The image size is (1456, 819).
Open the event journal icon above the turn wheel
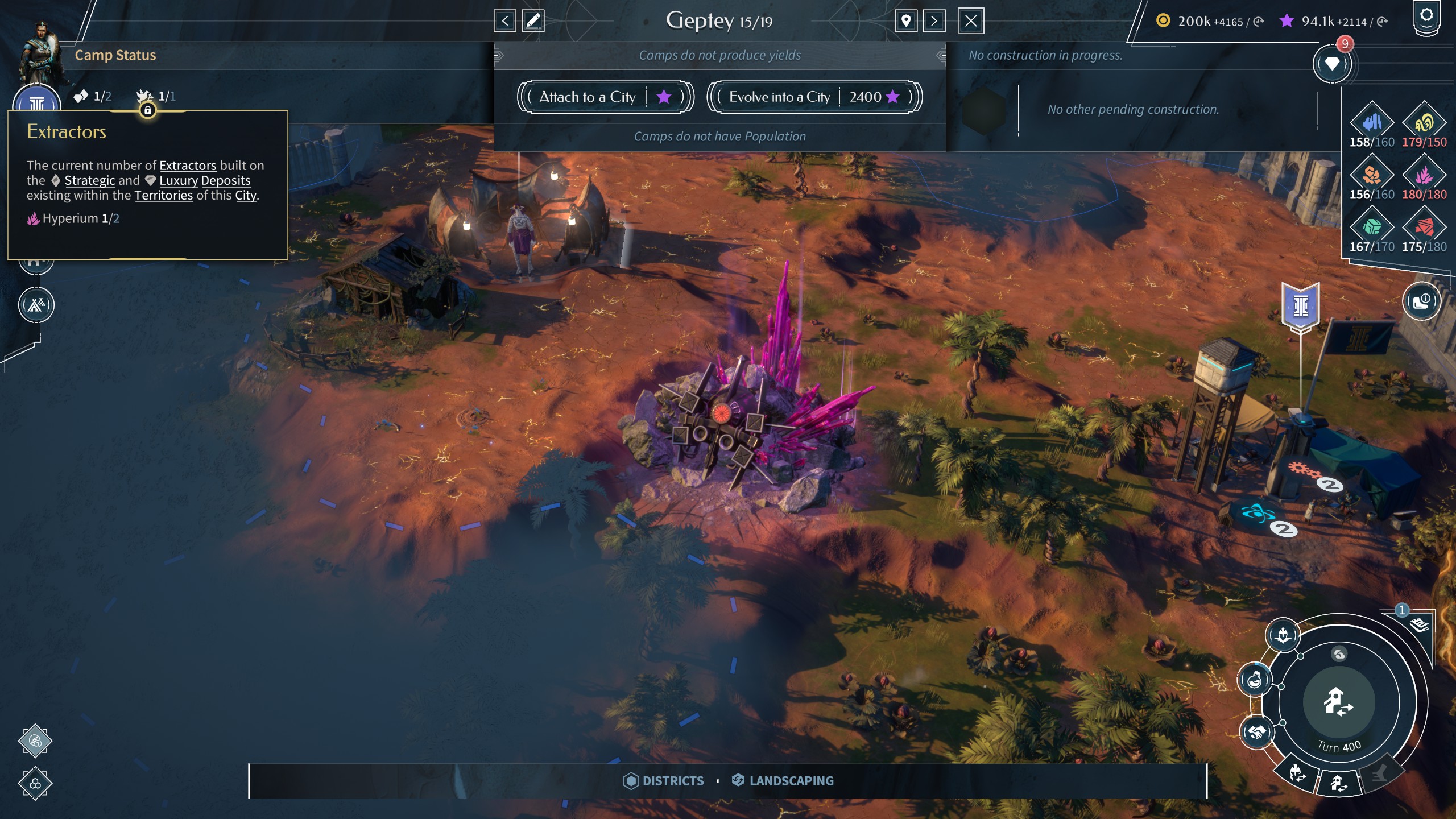click(1420, 626)
